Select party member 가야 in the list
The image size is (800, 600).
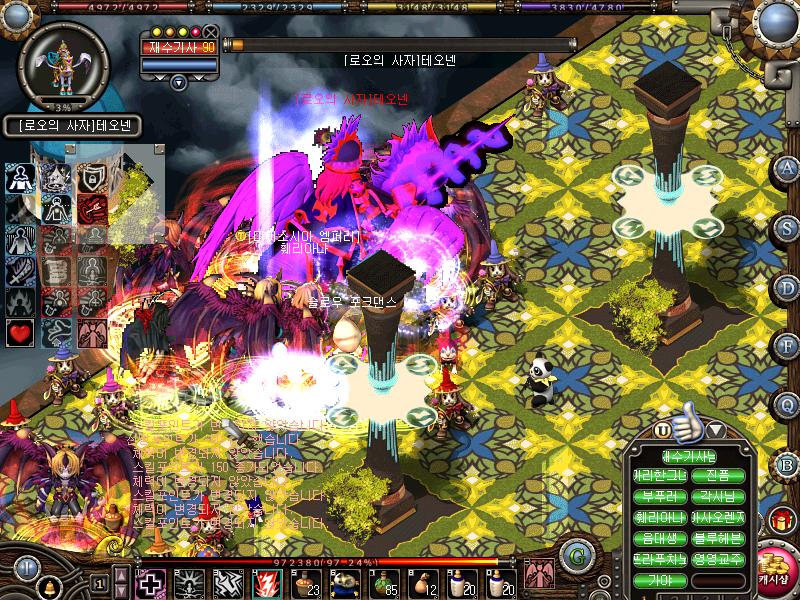[660, 581]
